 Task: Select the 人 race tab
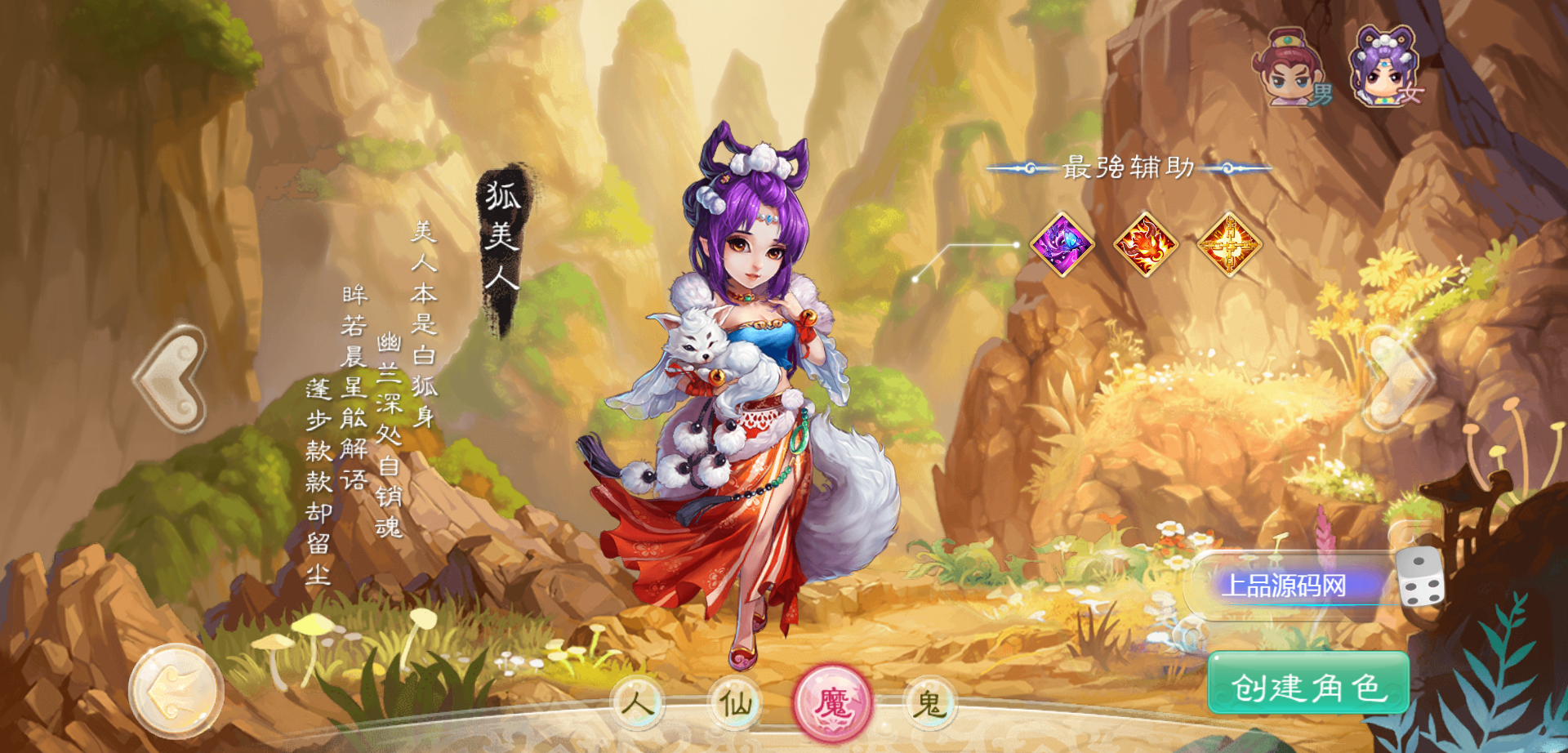[637, 702]
